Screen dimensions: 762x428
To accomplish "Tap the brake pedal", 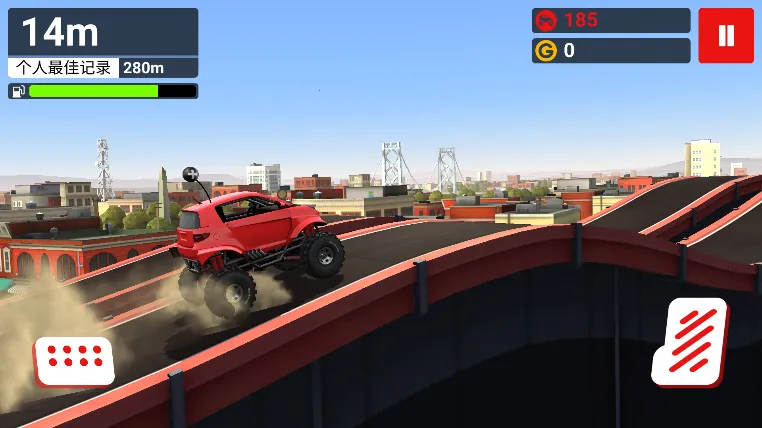I will coord(74,359).
